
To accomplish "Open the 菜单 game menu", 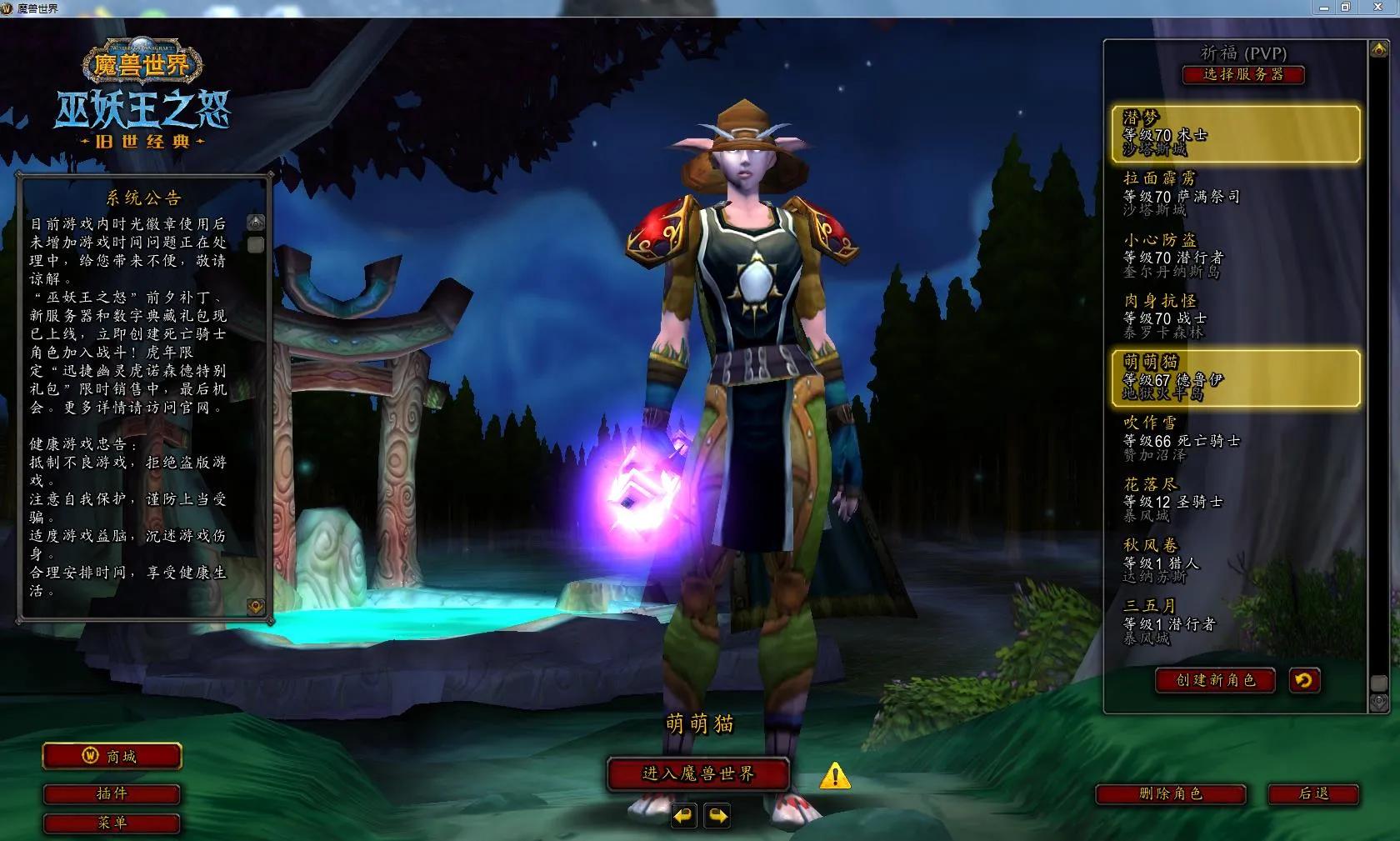I will tap(112, 823).
